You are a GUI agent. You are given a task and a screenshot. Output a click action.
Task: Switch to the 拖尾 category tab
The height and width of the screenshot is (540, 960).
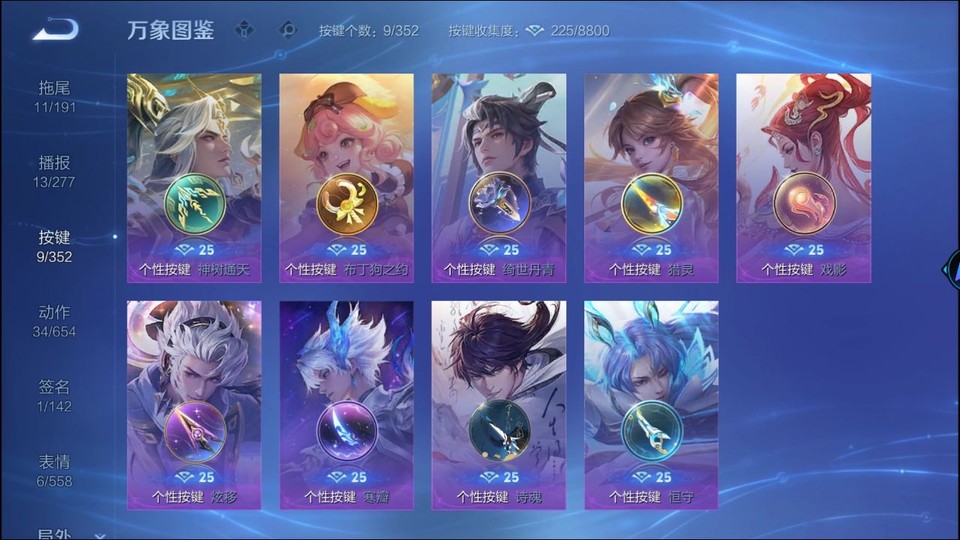[55, 96]
